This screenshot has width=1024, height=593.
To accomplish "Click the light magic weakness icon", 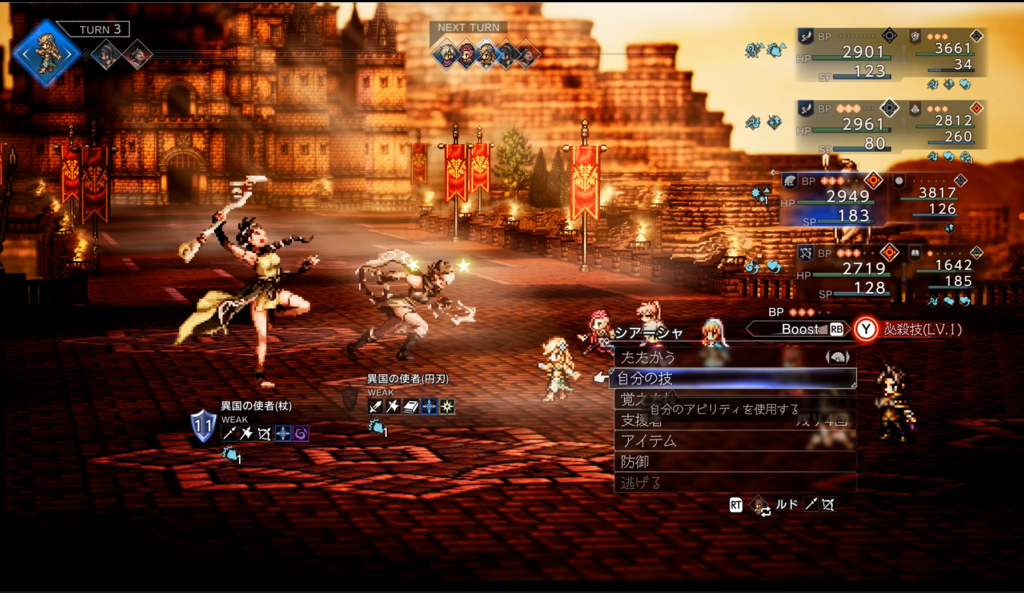I will [x=447, y=406].
